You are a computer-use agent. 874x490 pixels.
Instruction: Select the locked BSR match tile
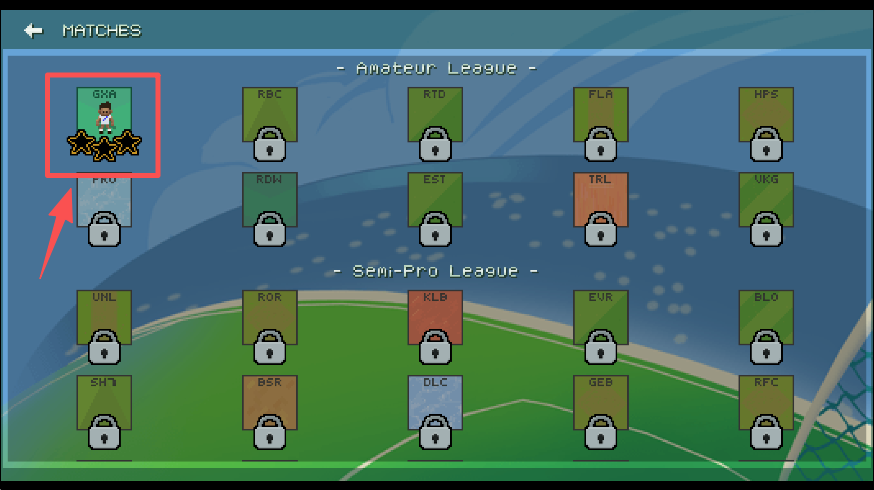pos(269,409)
